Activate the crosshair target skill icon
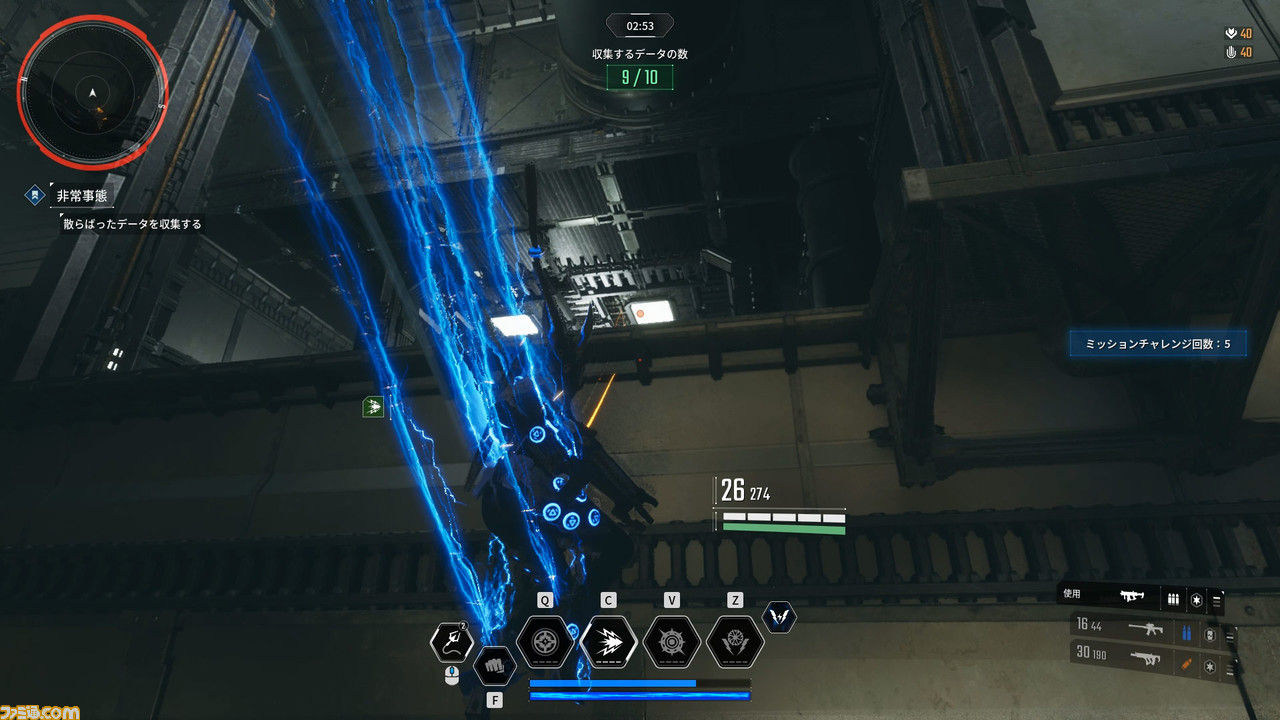 [545, 641]
